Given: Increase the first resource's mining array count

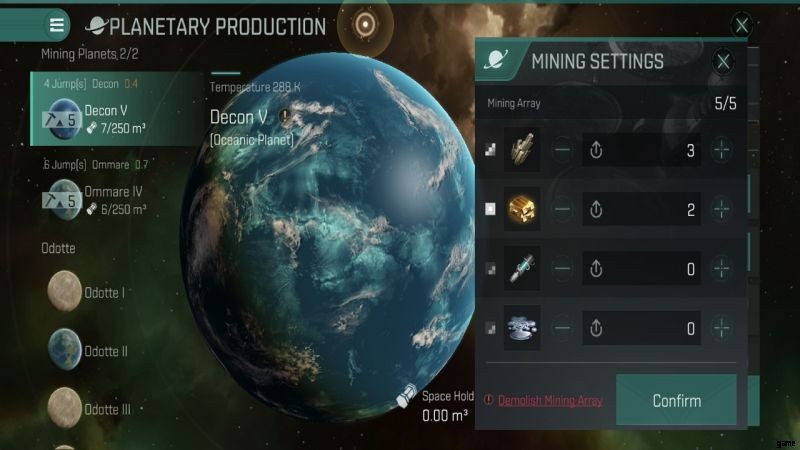Looking at the screenshot, I should [x=721, y=151].
